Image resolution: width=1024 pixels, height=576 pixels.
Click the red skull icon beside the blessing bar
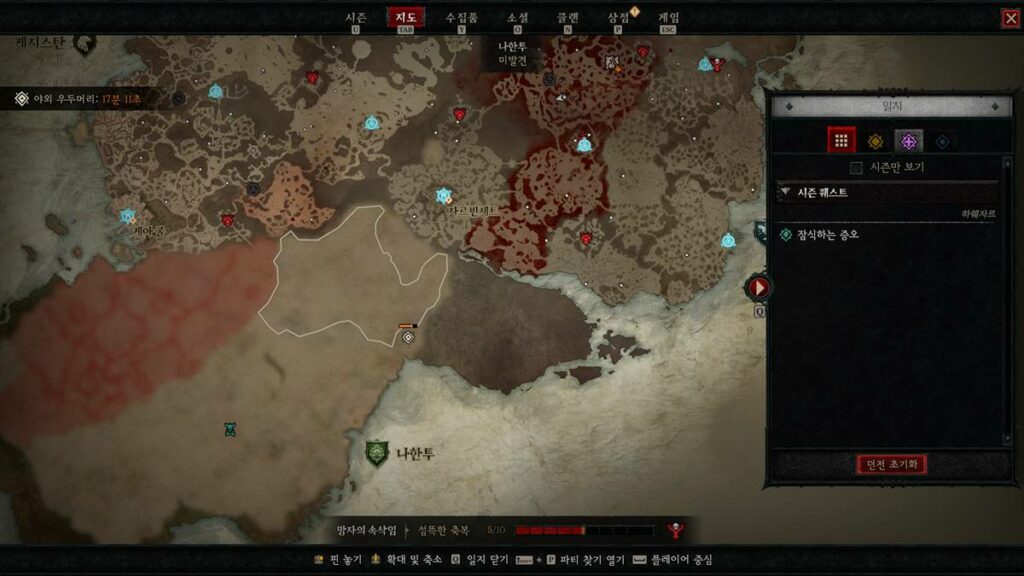click(x=676, y=529)
